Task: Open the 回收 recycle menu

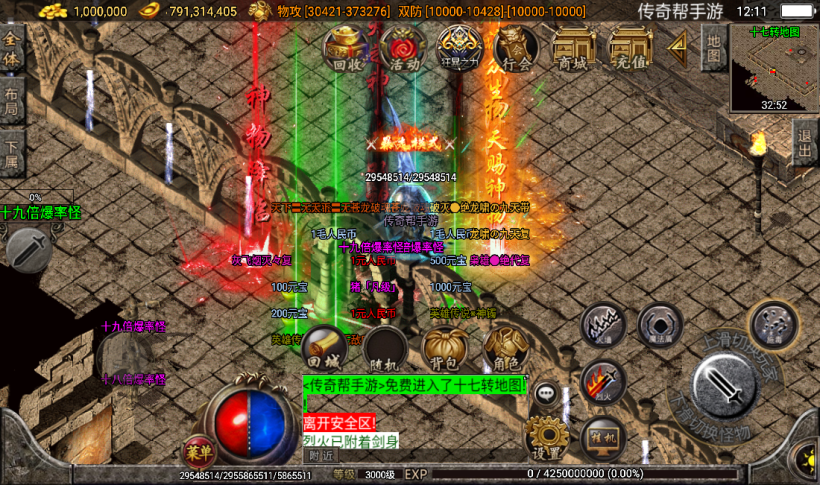Action: (346, 47)
